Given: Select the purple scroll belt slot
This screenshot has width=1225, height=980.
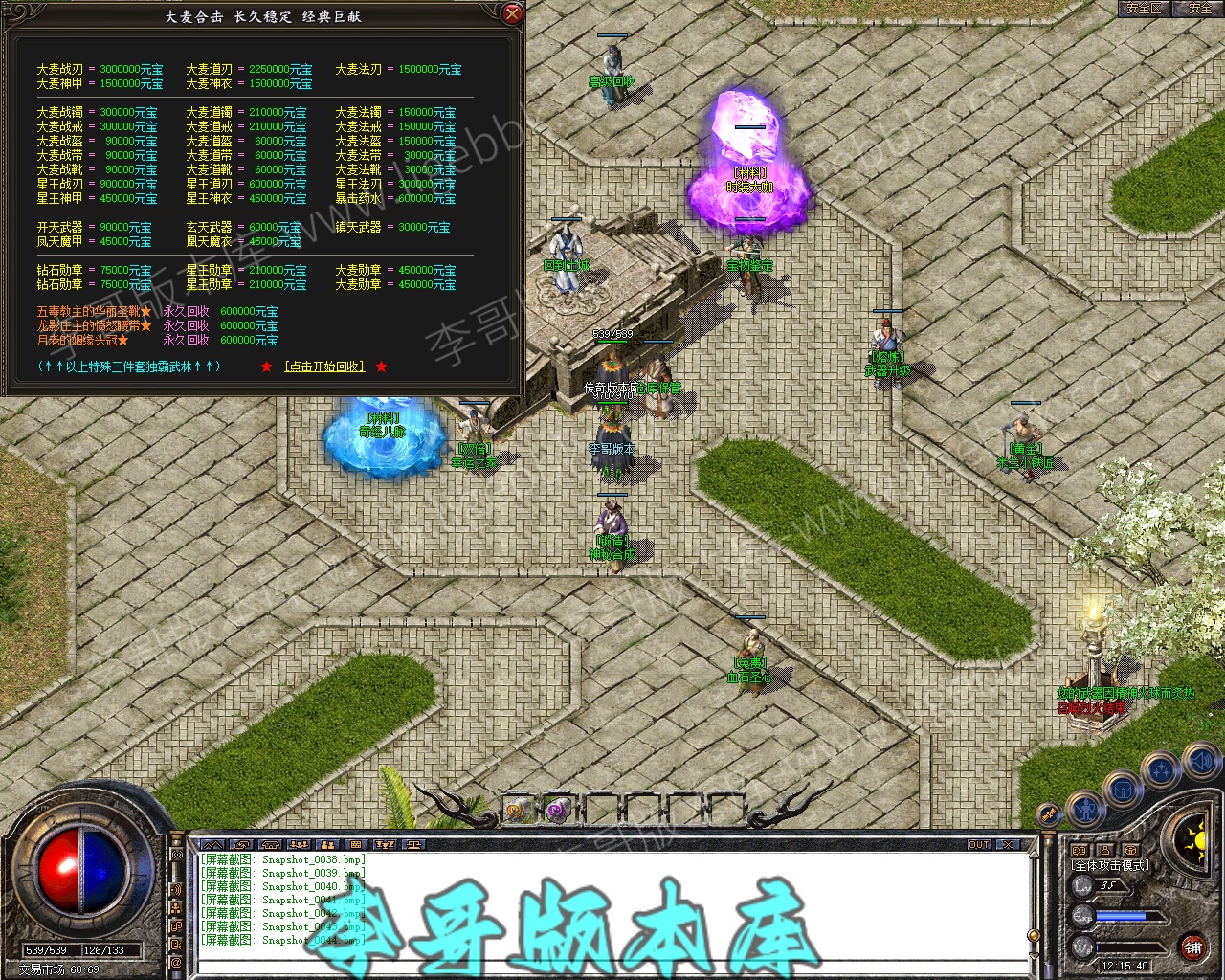Looking at the screenshot, I should click(x=557, y=810).
